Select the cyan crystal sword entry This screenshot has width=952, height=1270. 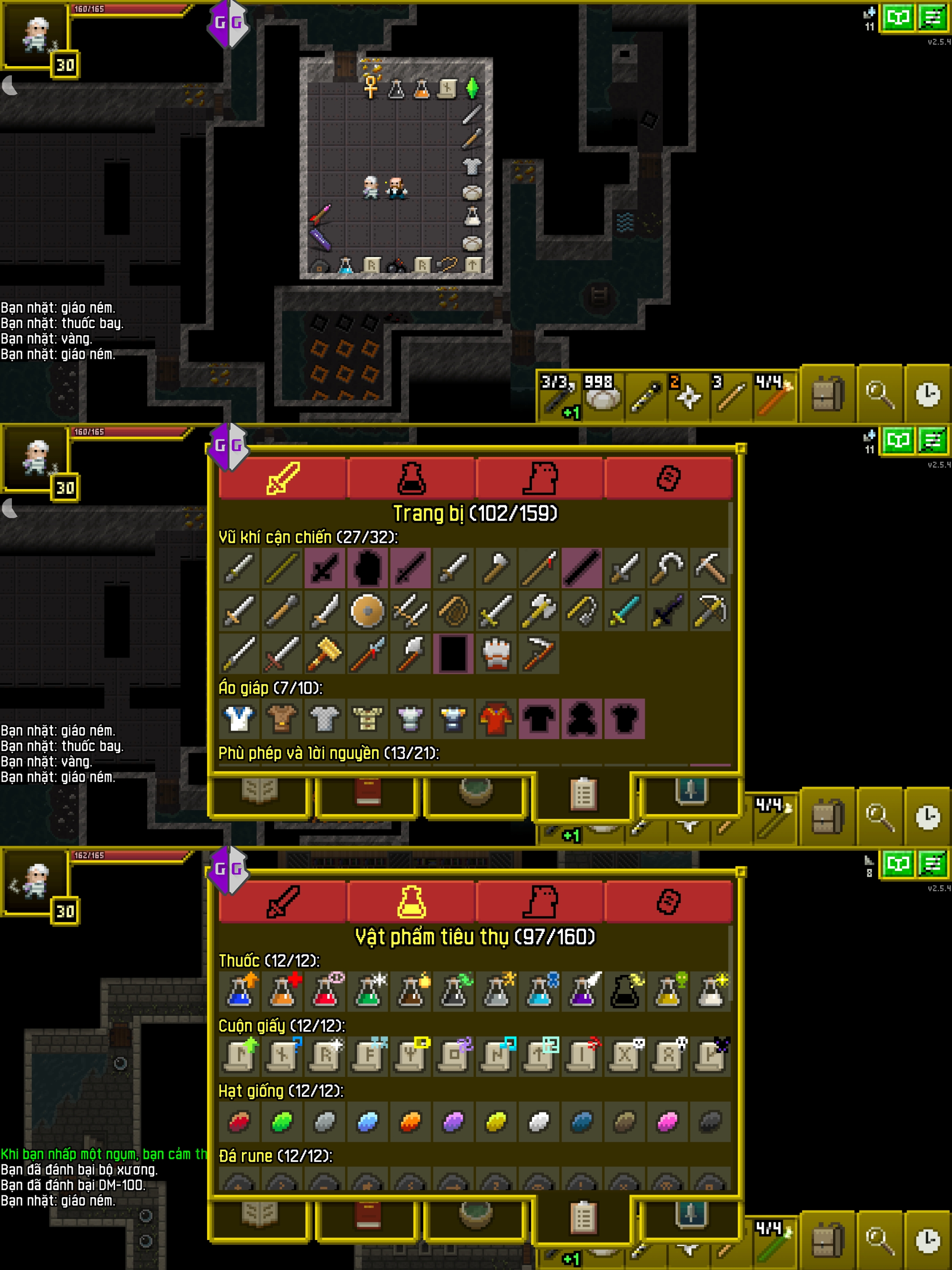pyautogui.click(x=625, y=611)
